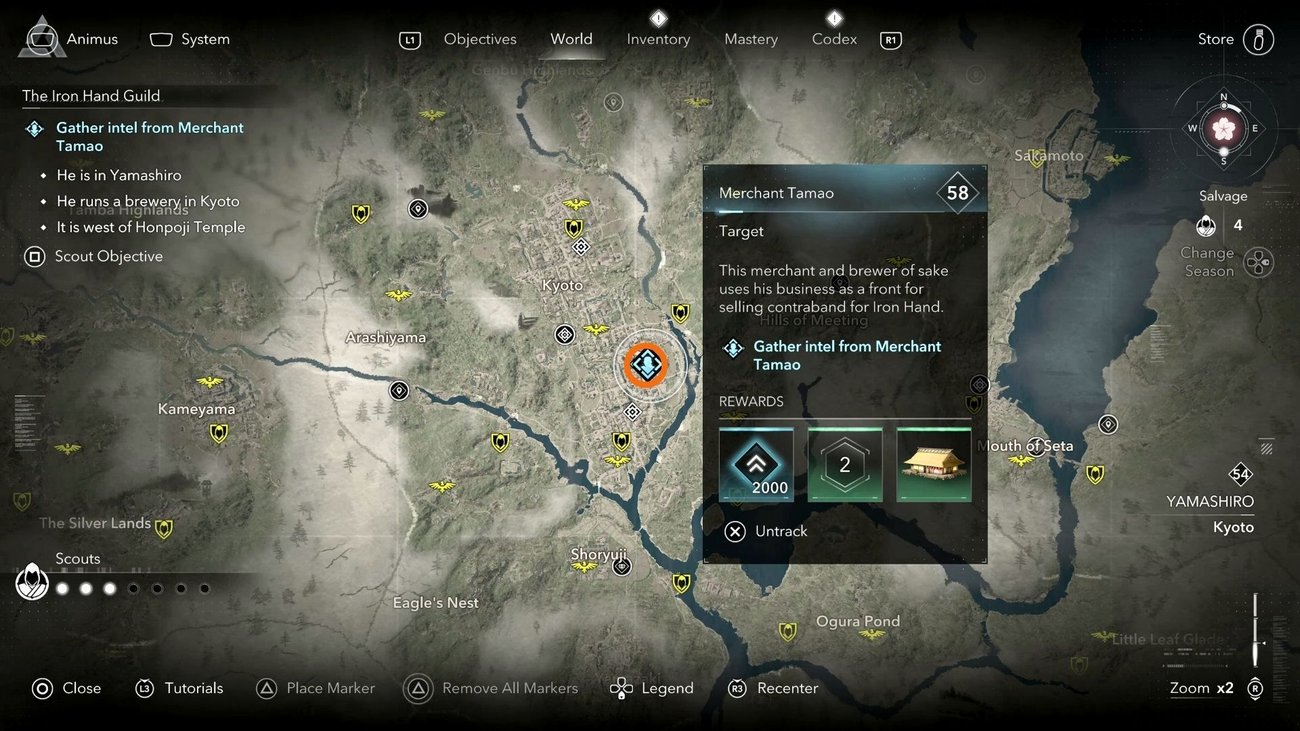Open Tutorials
The height and width of the screenshot is (731, 1300).
pos(180,688)
